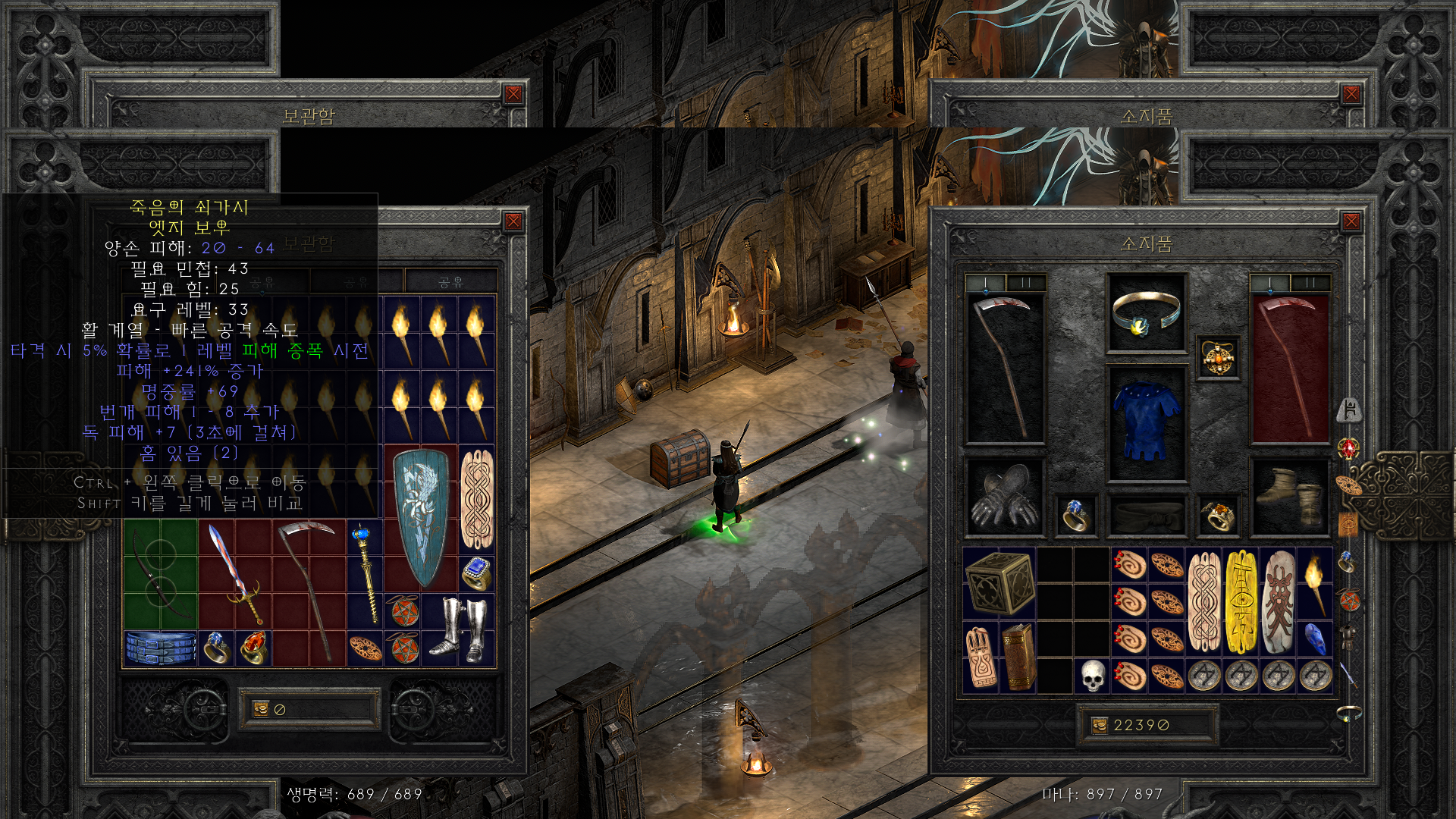
Task: Select the brown tome in inventory
Action: [1018, 657]
